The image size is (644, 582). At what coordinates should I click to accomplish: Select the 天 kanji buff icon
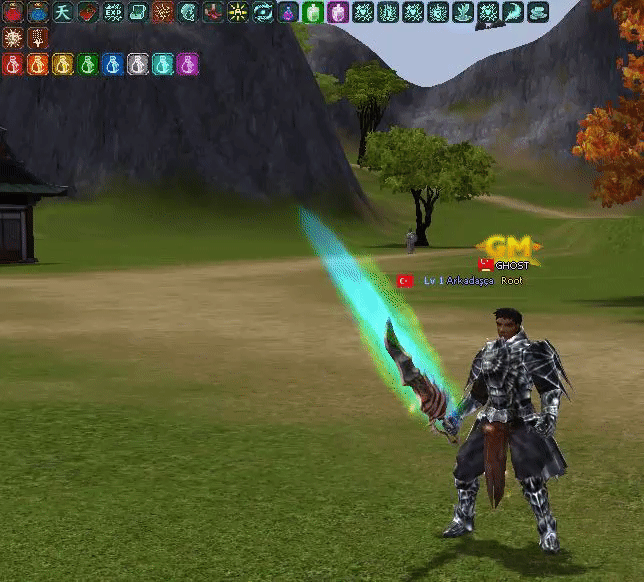[63, 12]
